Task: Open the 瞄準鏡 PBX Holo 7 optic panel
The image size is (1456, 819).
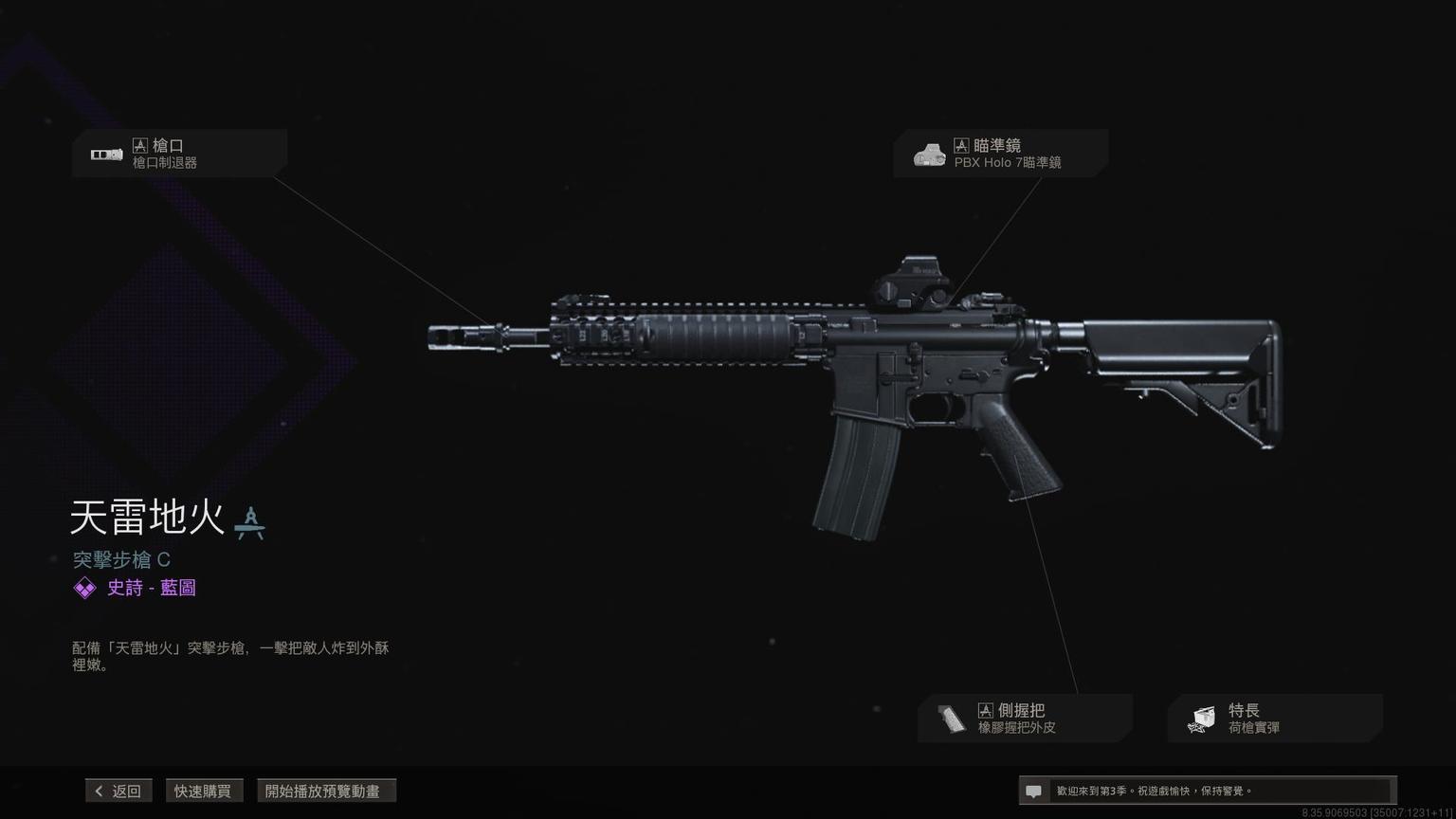Action: [1000, 154]
